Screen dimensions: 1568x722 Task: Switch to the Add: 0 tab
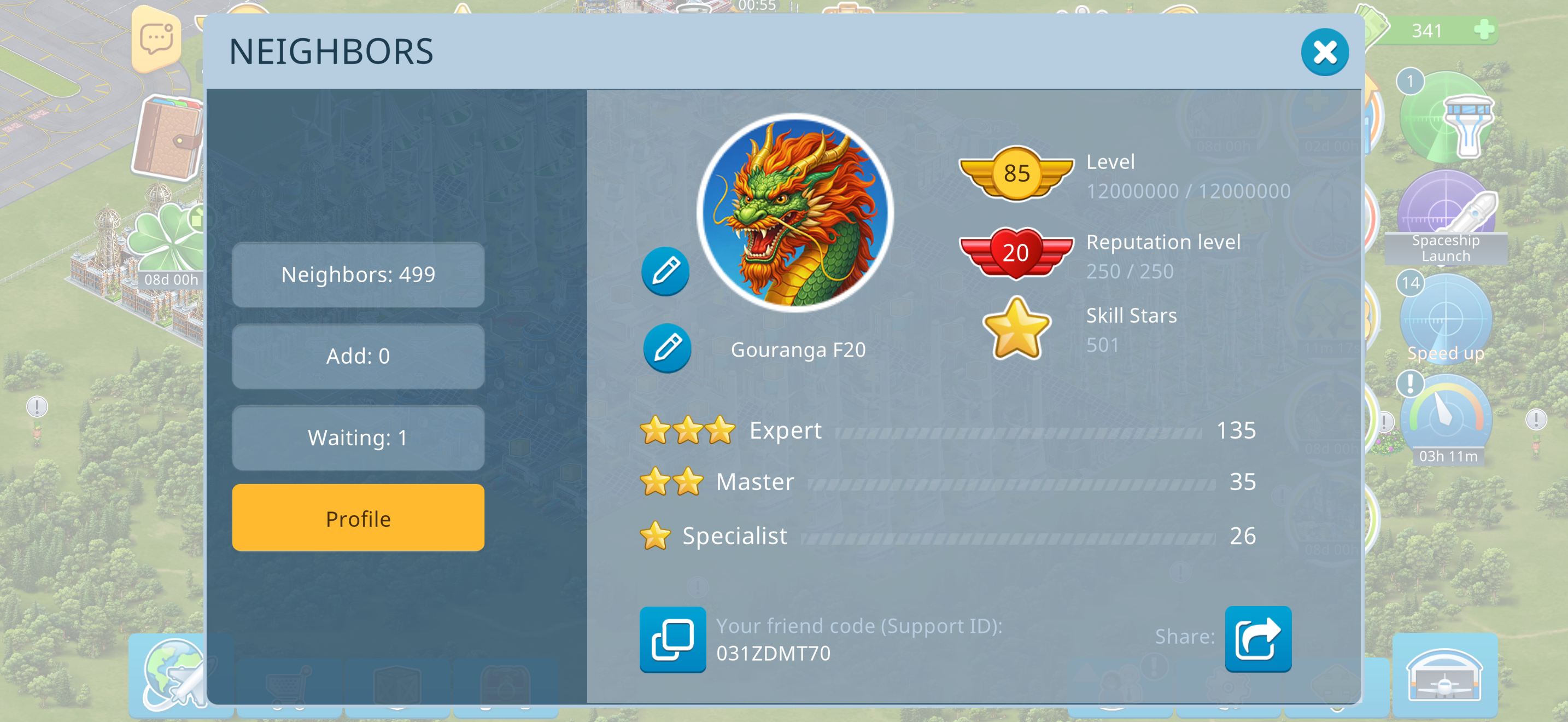(358, 357)
